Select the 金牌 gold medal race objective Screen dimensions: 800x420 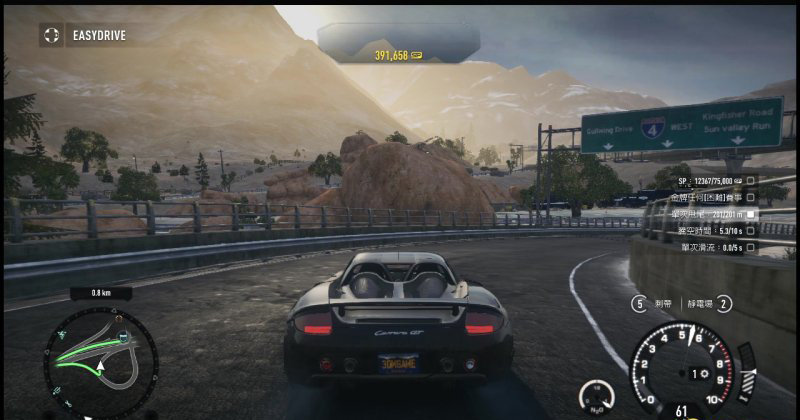click(x=752, y=199)
